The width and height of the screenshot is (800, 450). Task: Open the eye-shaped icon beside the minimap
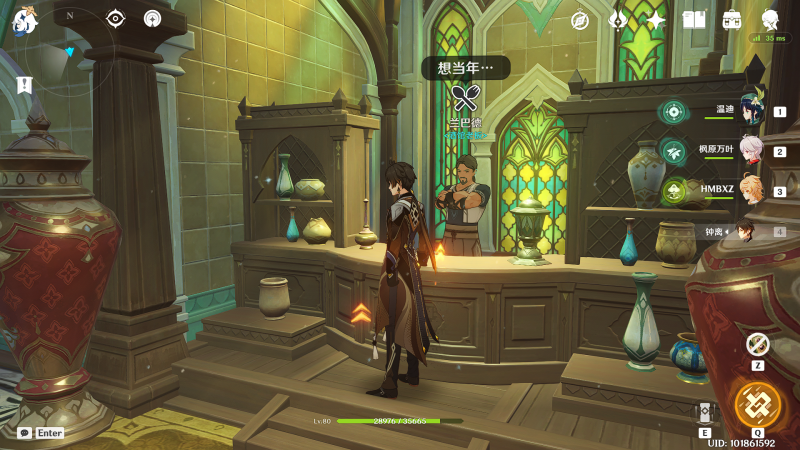[115, 18]
